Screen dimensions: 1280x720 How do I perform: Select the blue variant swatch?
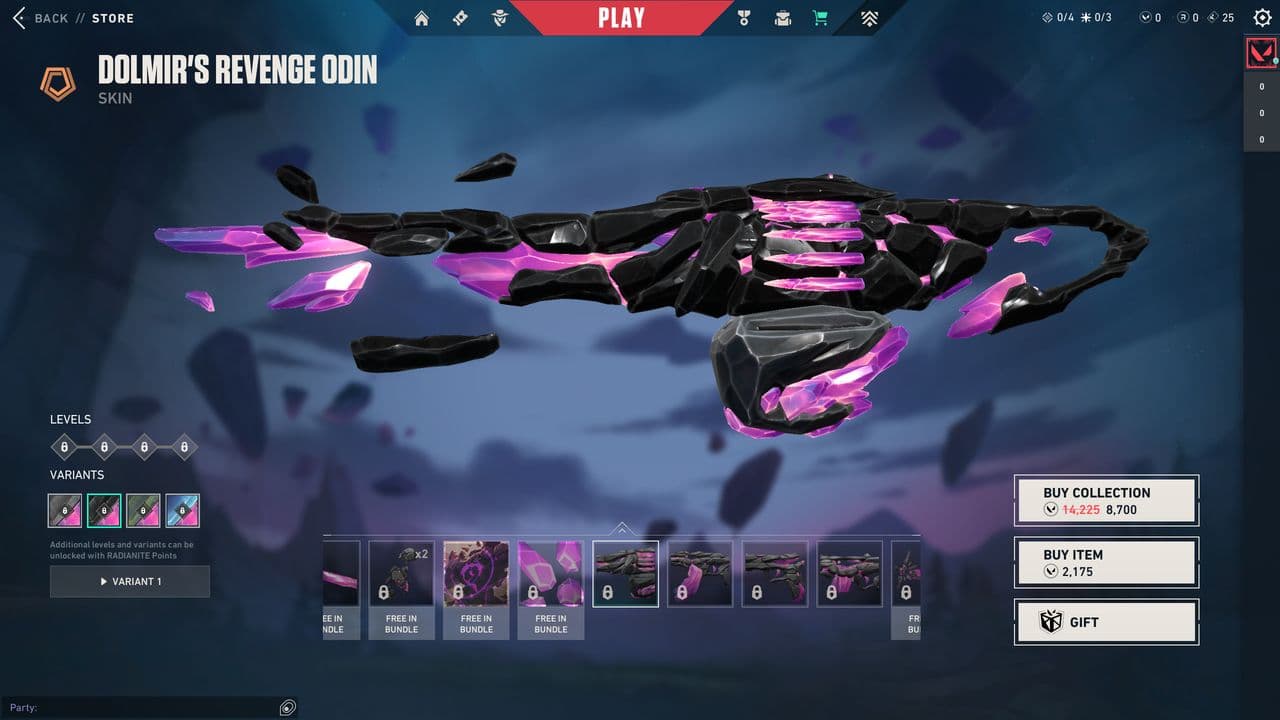tap(183, 510)
